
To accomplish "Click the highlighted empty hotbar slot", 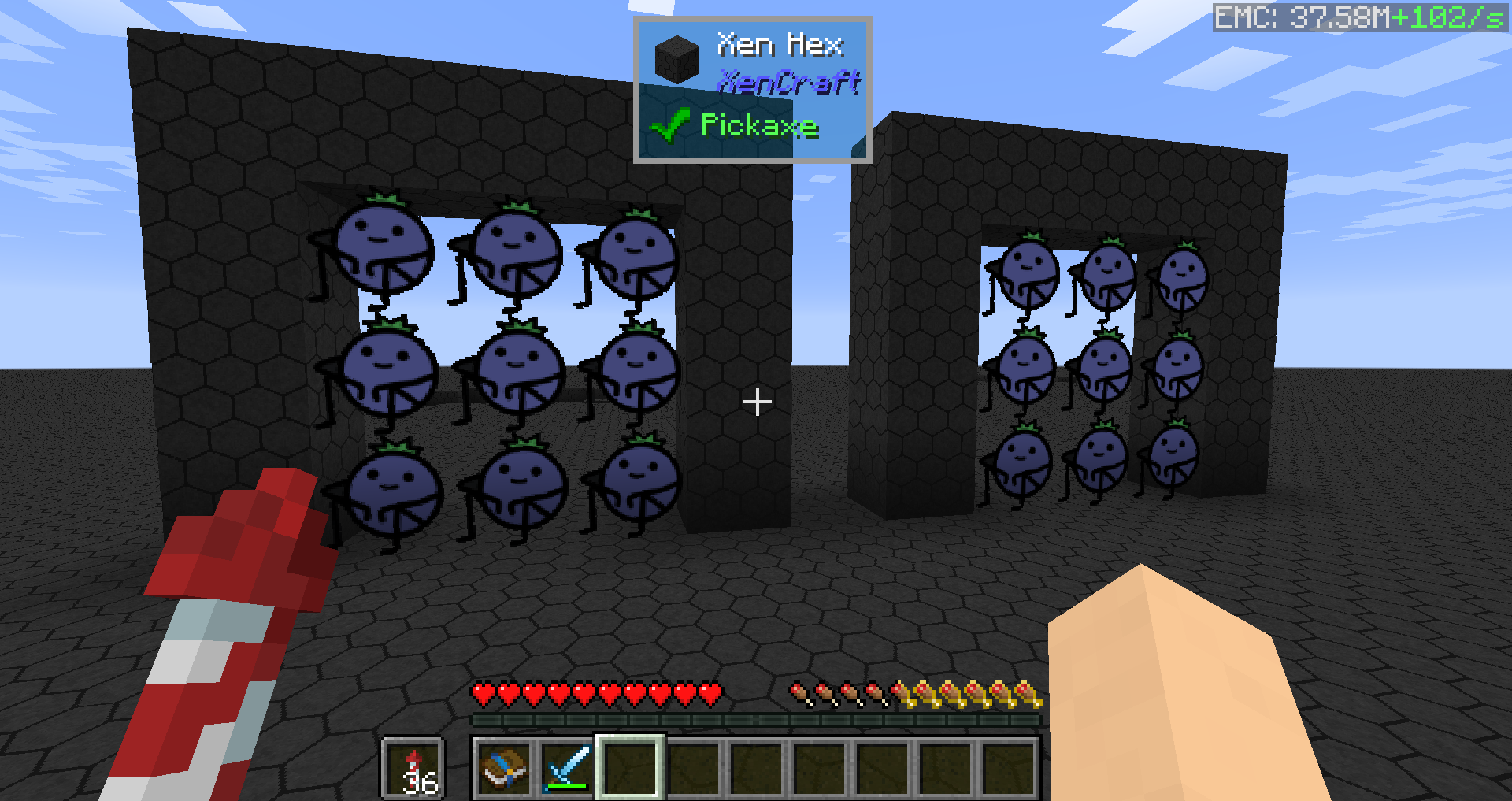I will (630, 768).
